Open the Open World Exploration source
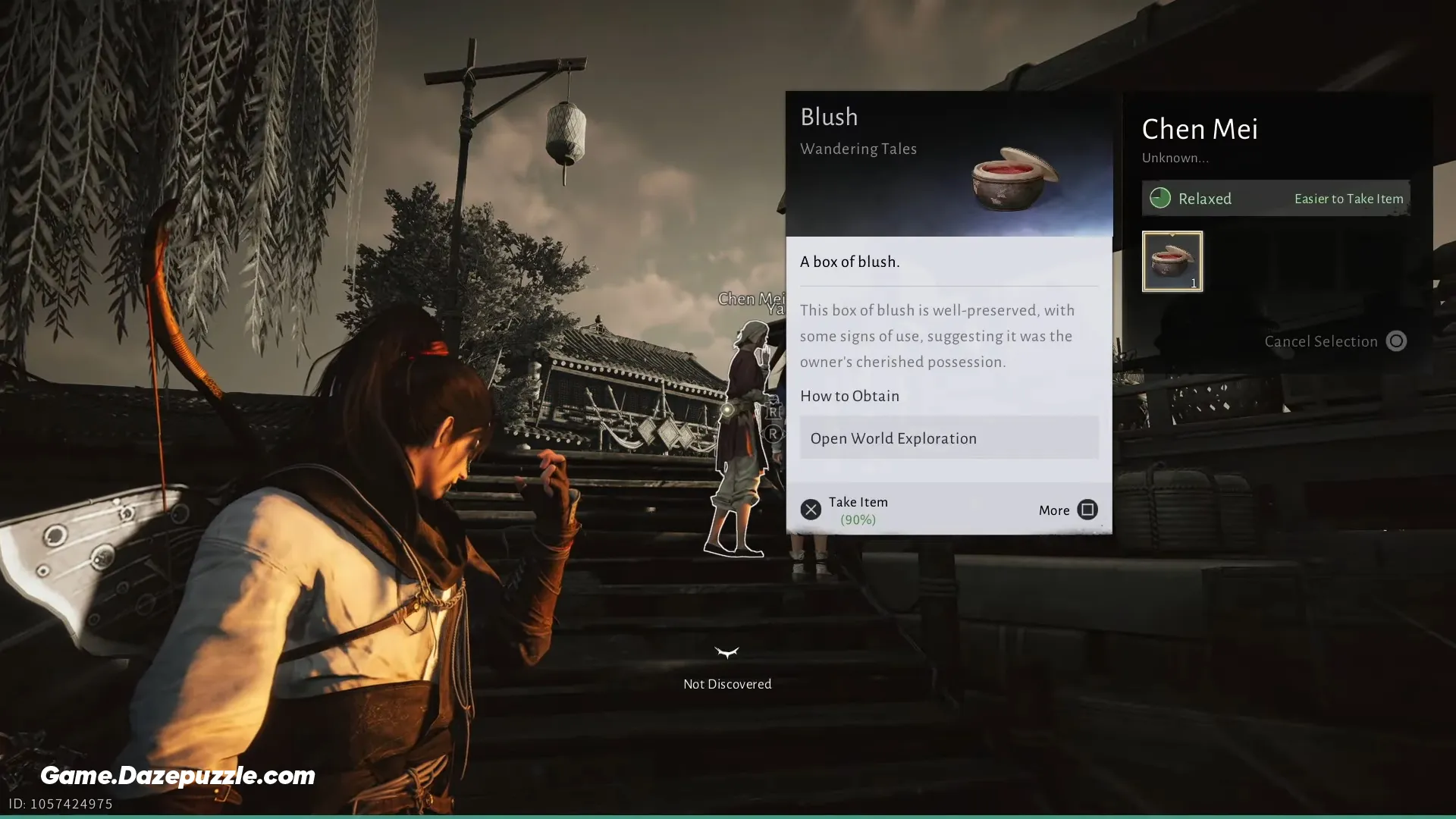The width and height of the screenshot is (1456, 819). (x=949, y=438)
